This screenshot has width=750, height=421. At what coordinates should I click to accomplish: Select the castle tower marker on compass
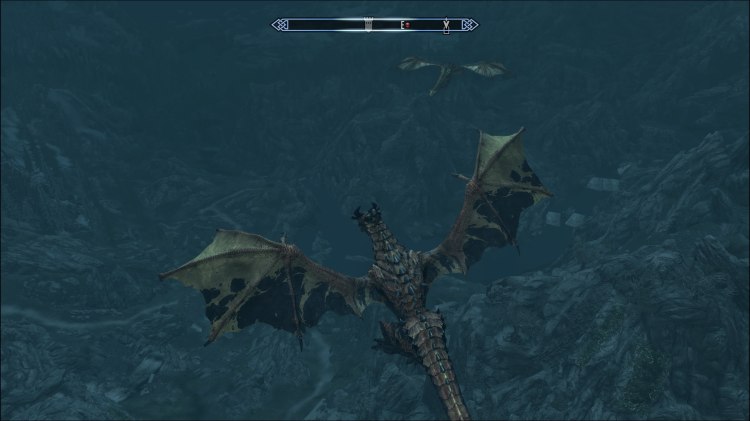click(369, 24)
